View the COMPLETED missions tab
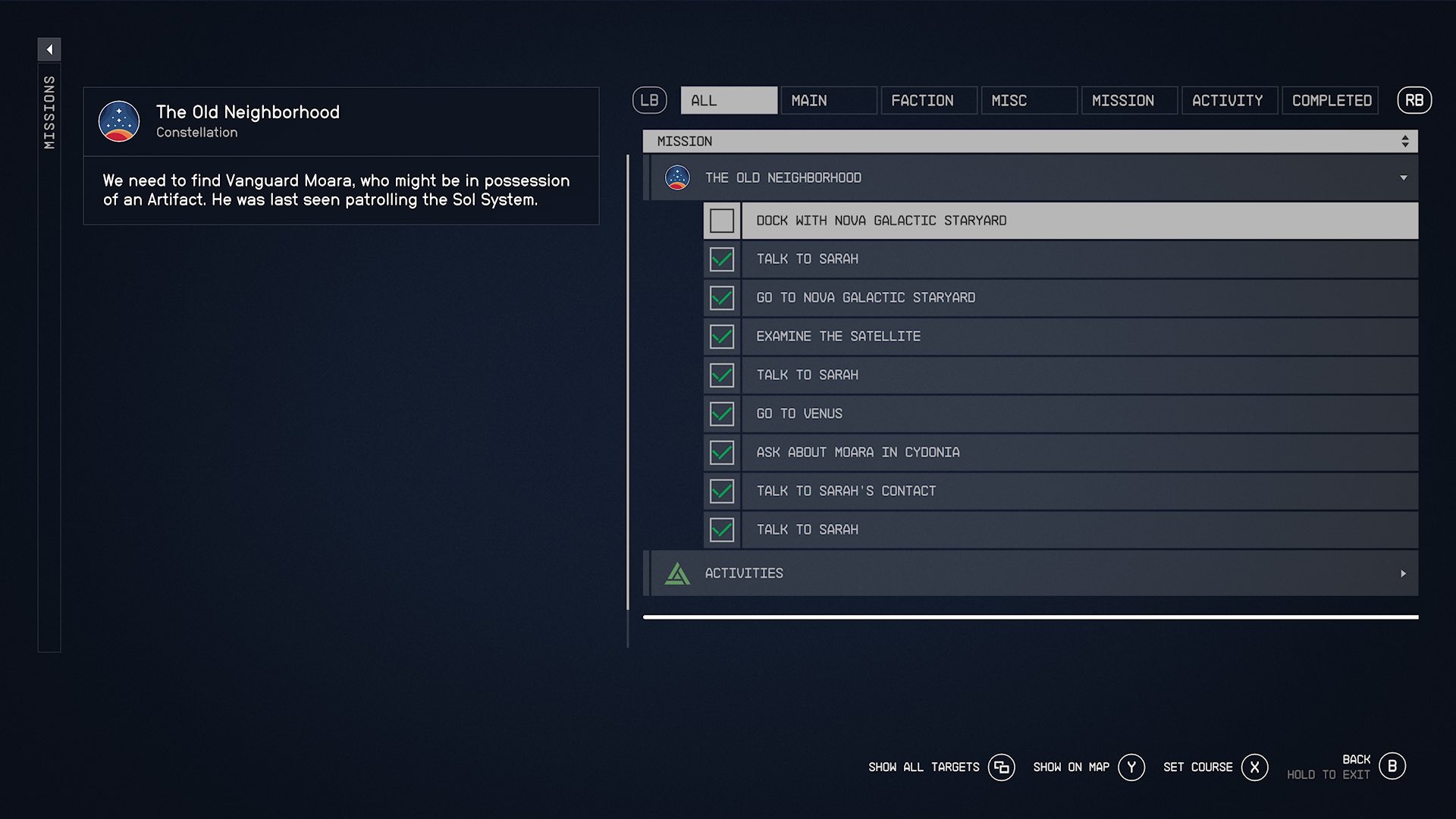1456x819 pixels. pos(1330,100)
